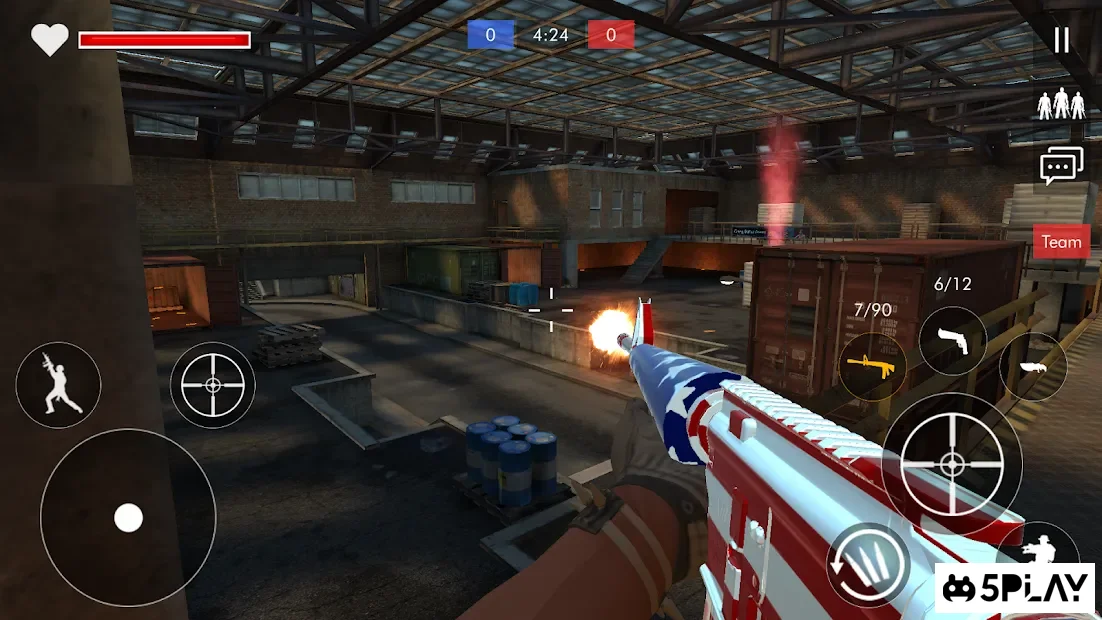Screen dimensions: 1102x620
Task: Open the chat speech bubble icon
Action: pyautogui.click(x=1061, y=166)
